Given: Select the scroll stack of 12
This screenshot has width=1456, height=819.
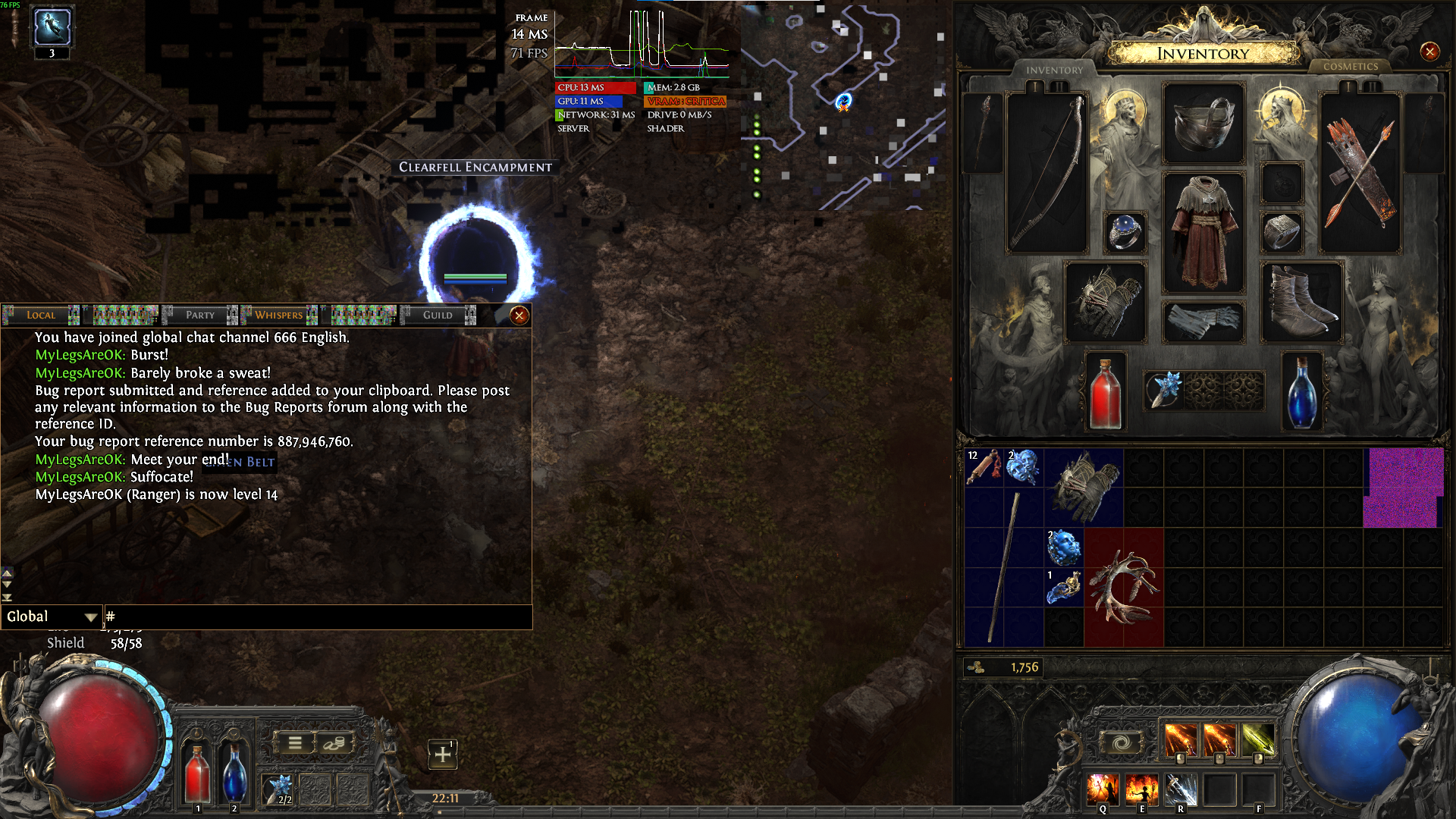Looking at the screenshot, I should [984, 467].
